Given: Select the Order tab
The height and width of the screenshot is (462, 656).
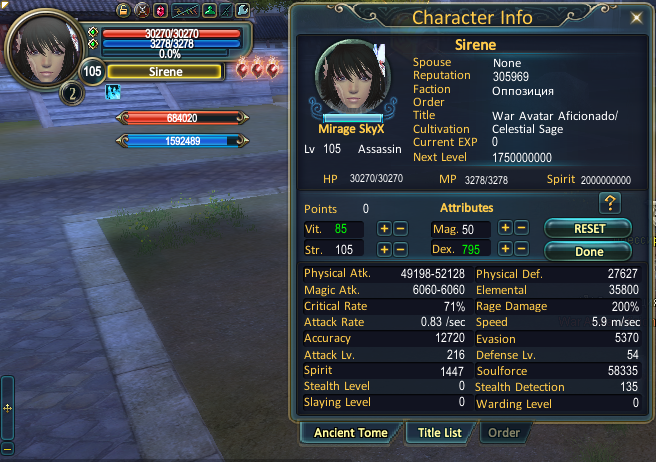Looking at the screenshot, I should click(503, 433).
